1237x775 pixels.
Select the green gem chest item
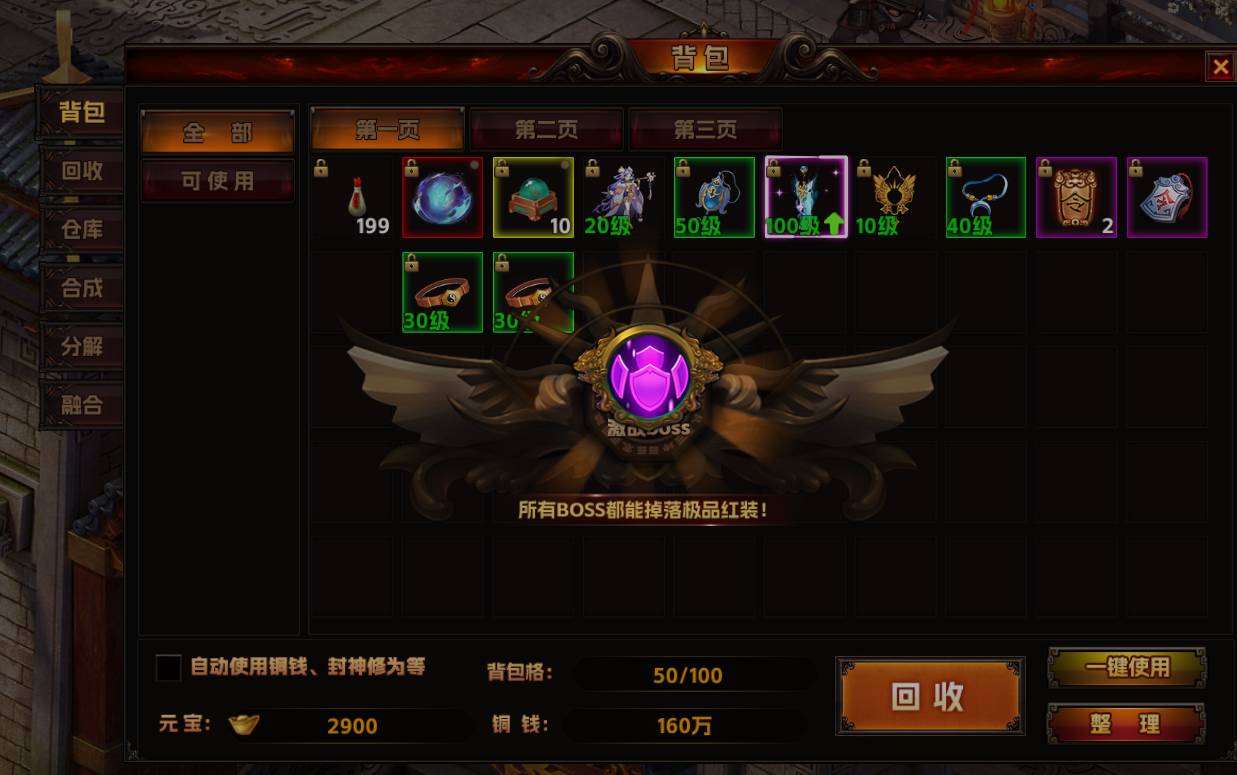533,197
